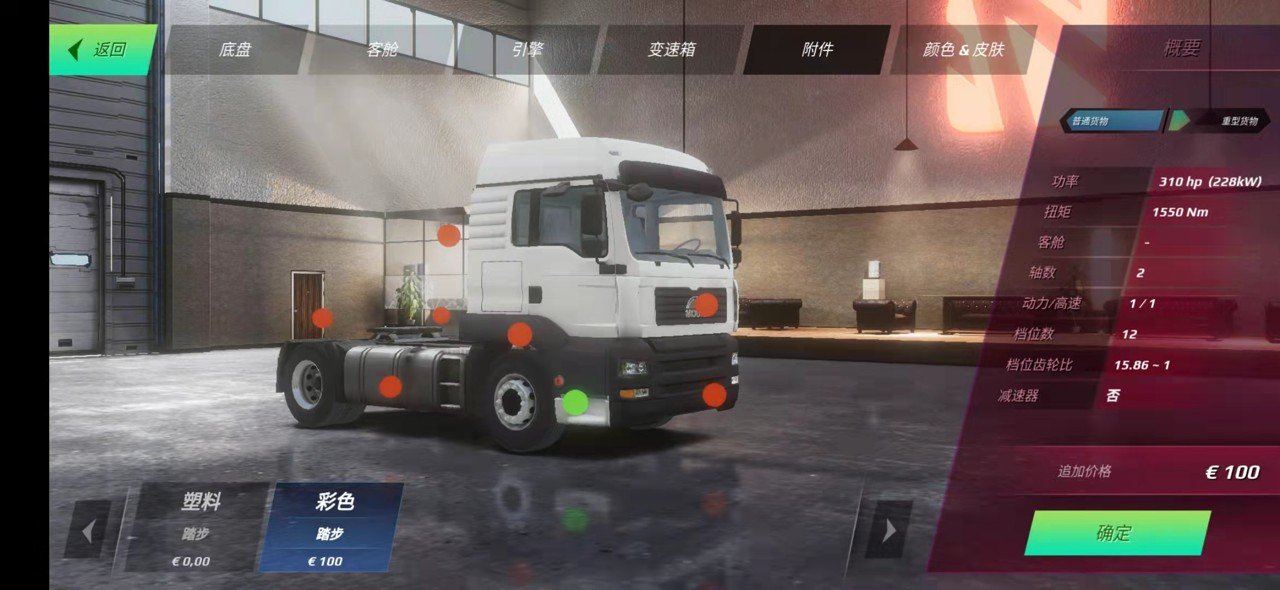This screenshot has width=1280, height=590.
Task: Open the 颜色 & 皮肤 tab
Action: pos(963,49)
